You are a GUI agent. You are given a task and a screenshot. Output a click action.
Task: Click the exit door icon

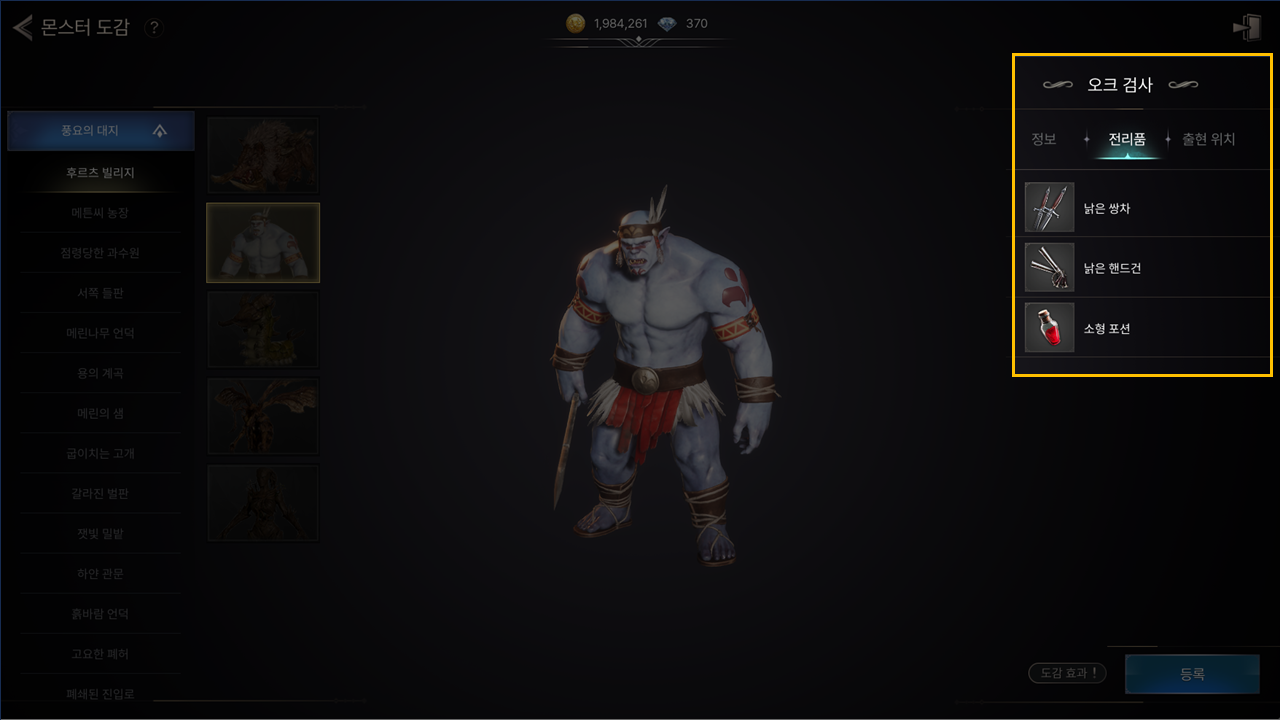(1246, 28)
